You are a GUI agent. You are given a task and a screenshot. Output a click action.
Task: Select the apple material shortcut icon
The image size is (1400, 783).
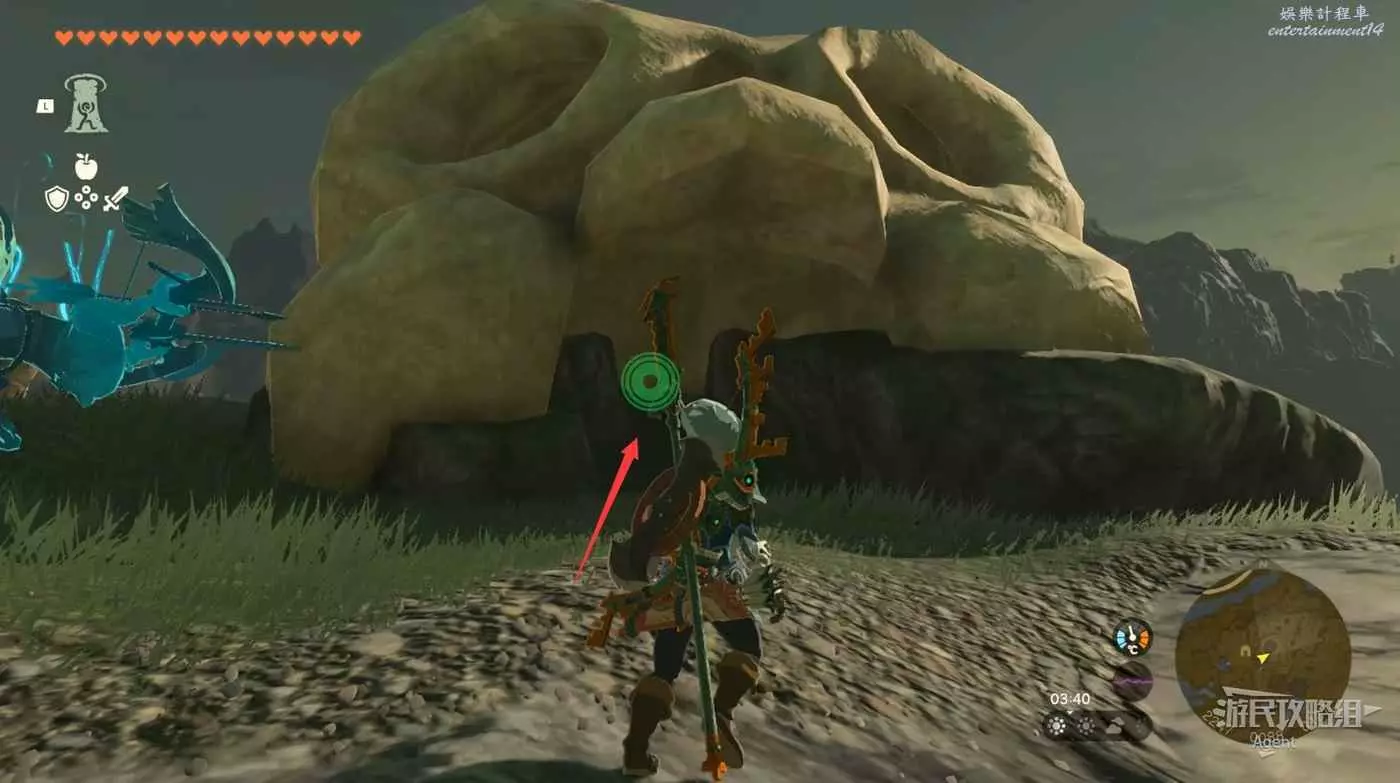click(x=86, y=166)
